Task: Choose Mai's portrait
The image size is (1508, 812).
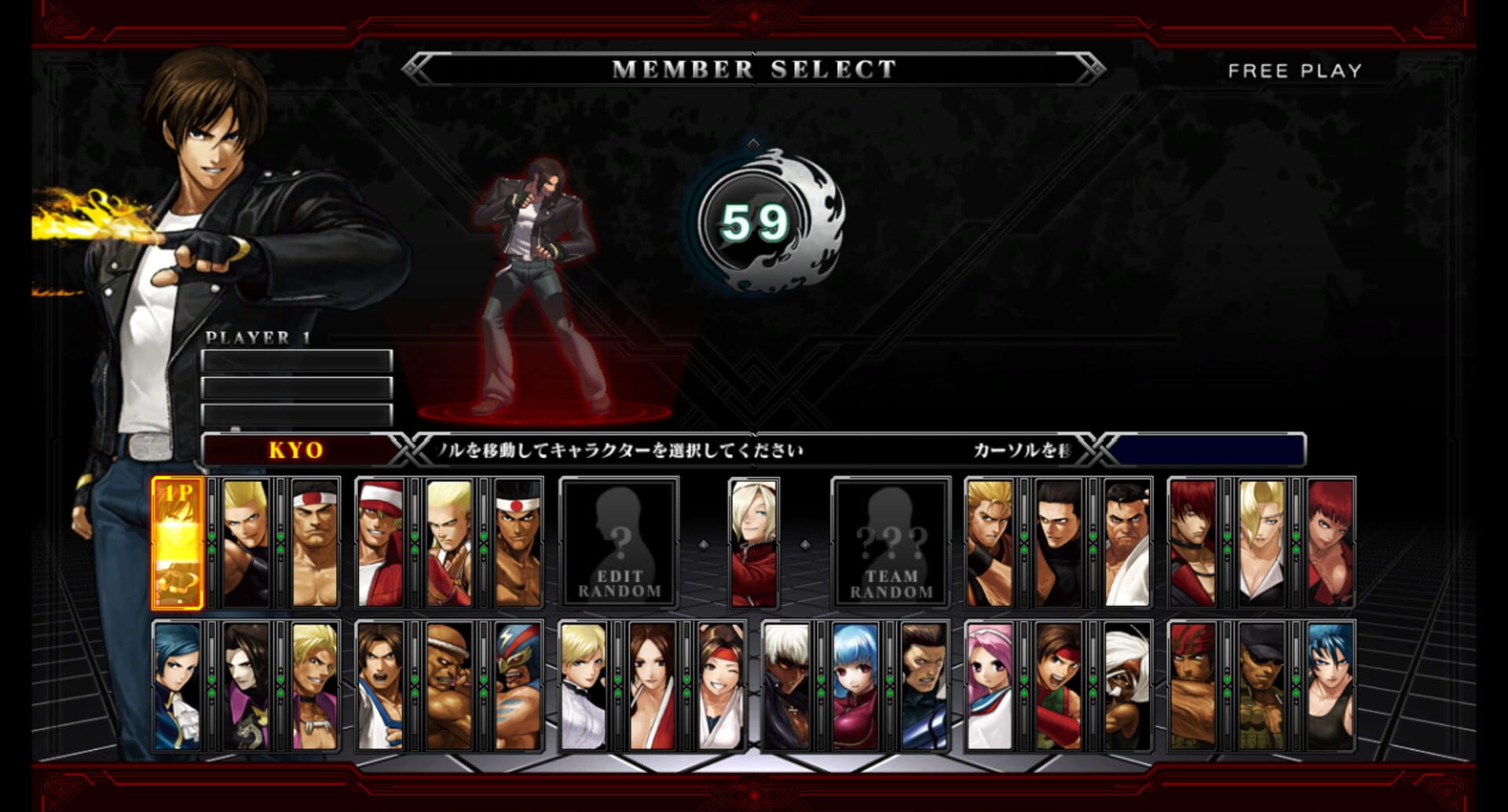Action: coord(653,686)
